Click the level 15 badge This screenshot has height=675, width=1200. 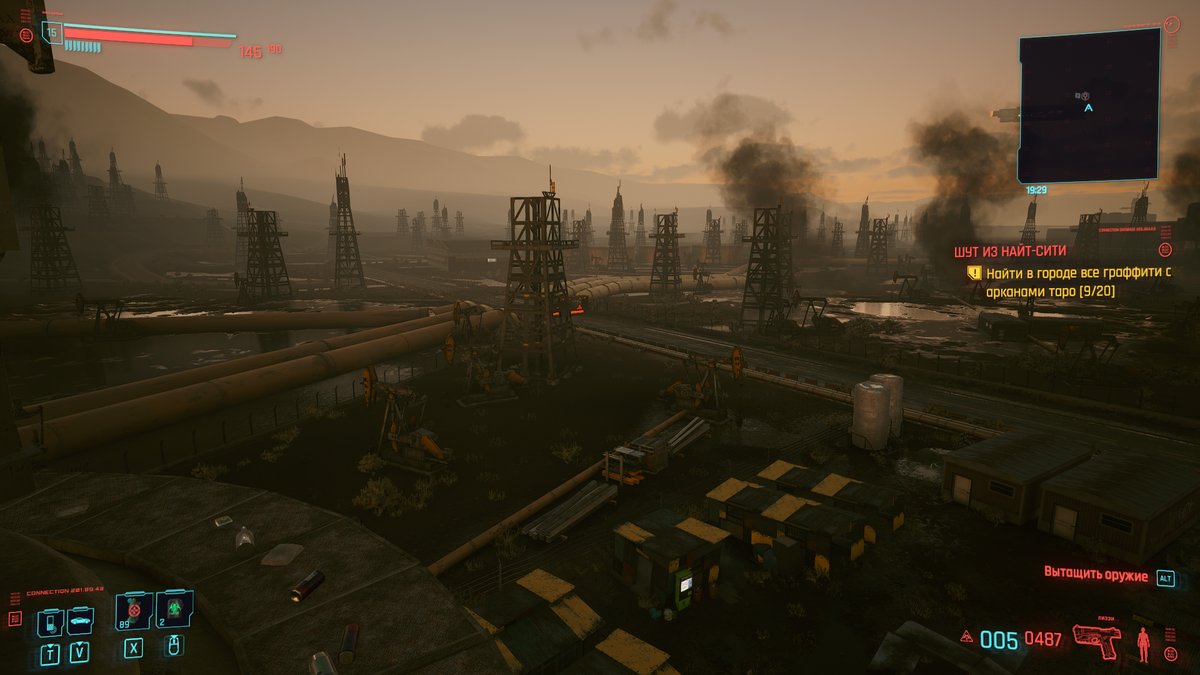(x=52, y=33)
